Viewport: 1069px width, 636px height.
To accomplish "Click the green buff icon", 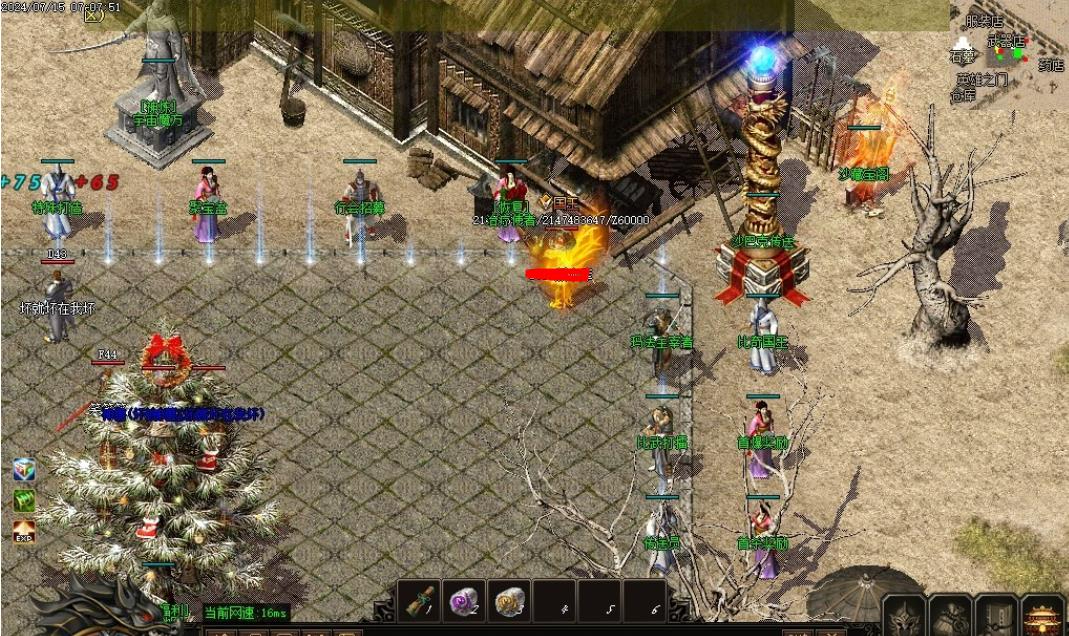I will [x=24, y=500].
